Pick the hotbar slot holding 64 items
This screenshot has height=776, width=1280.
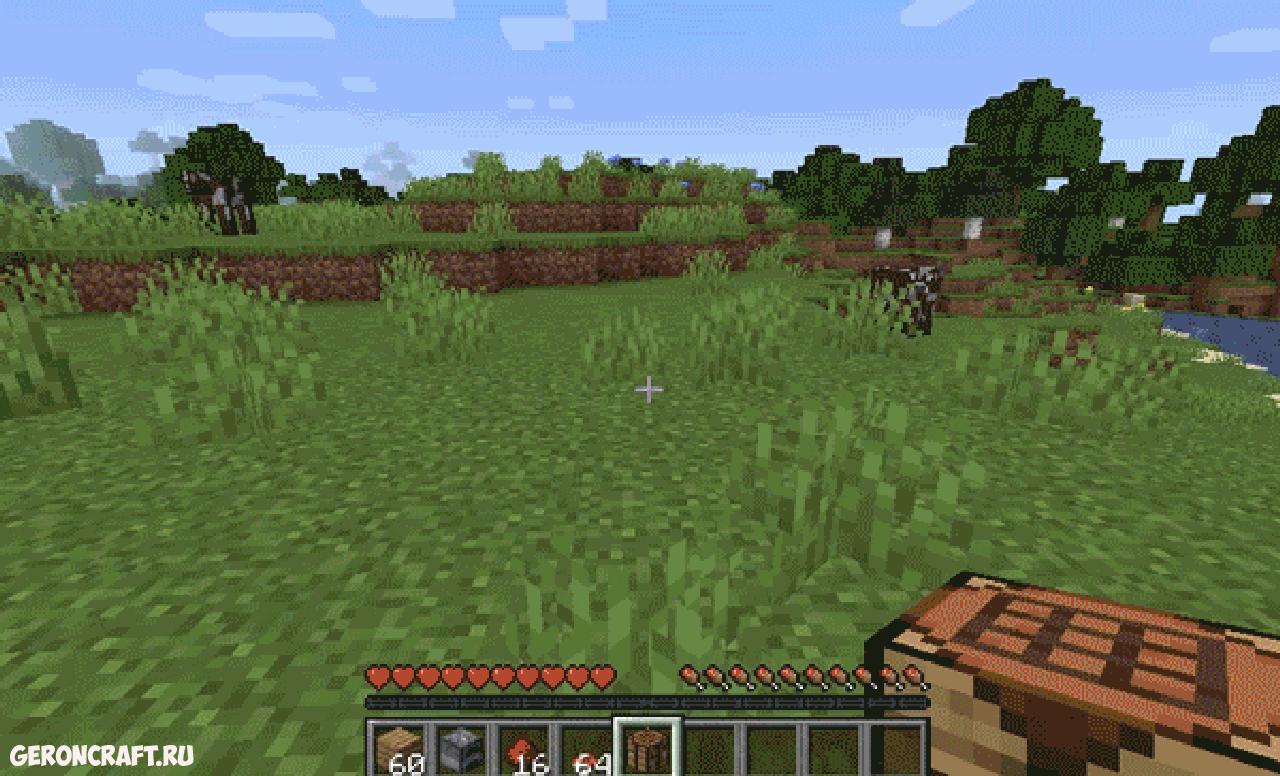585,749
